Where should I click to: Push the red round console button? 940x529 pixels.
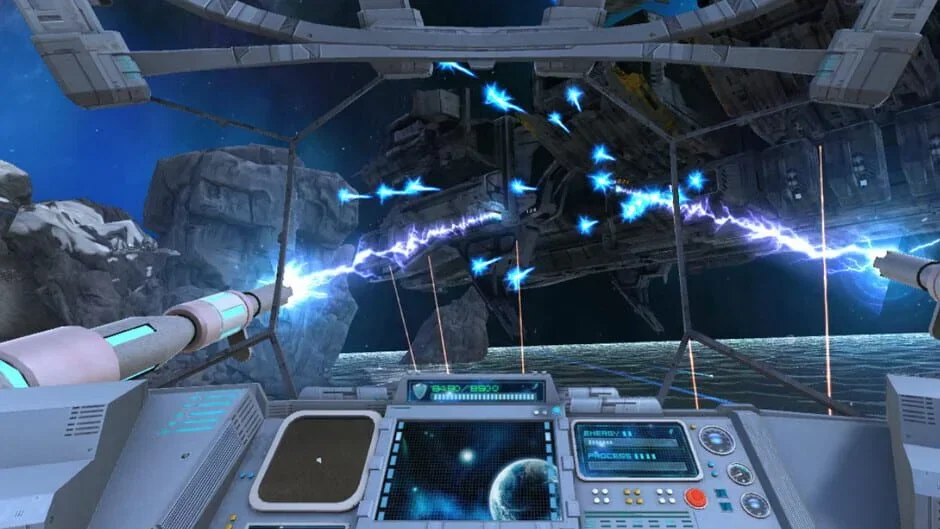click(696, 497)
